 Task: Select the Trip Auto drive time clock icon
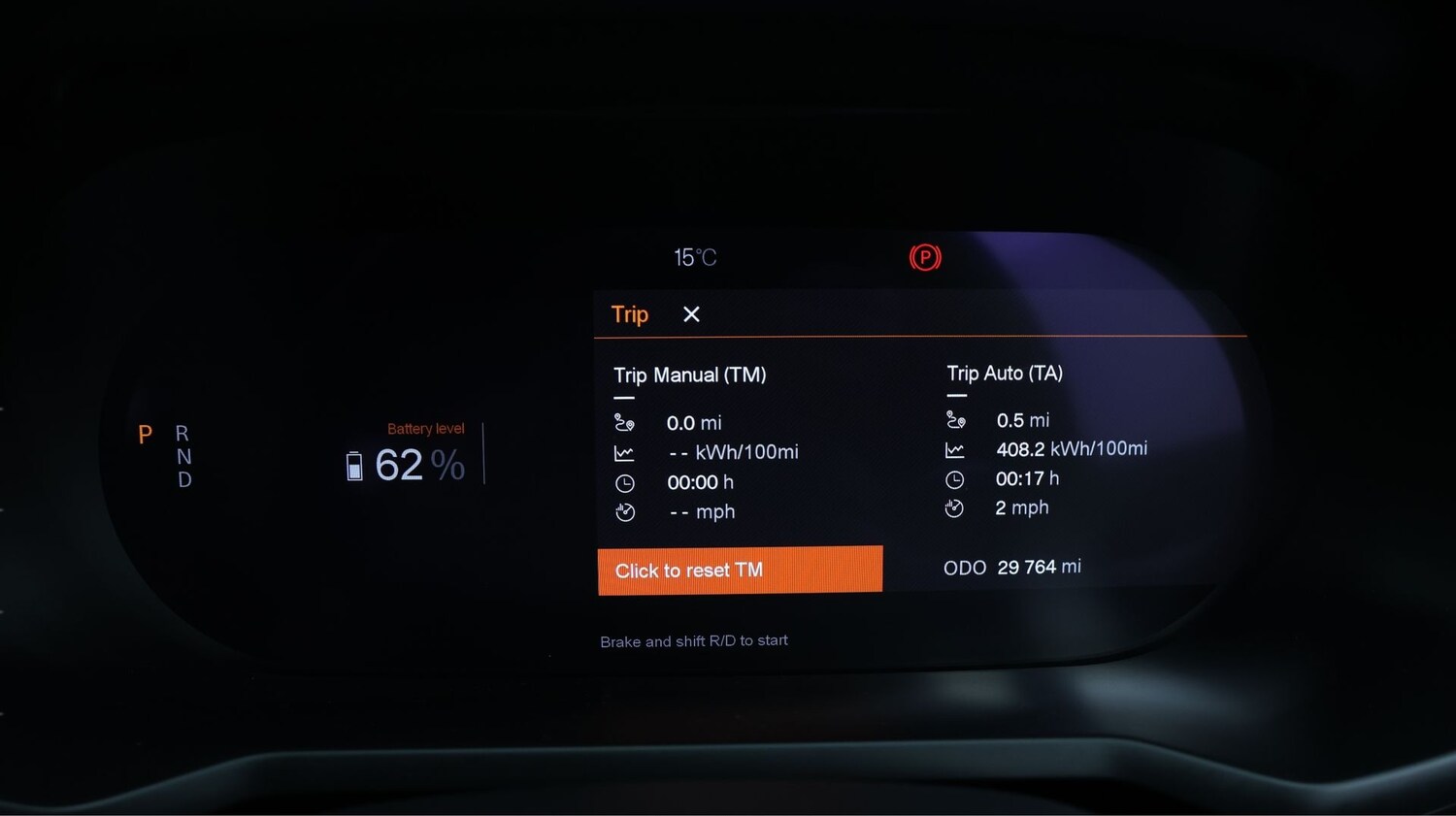[955, 478]
